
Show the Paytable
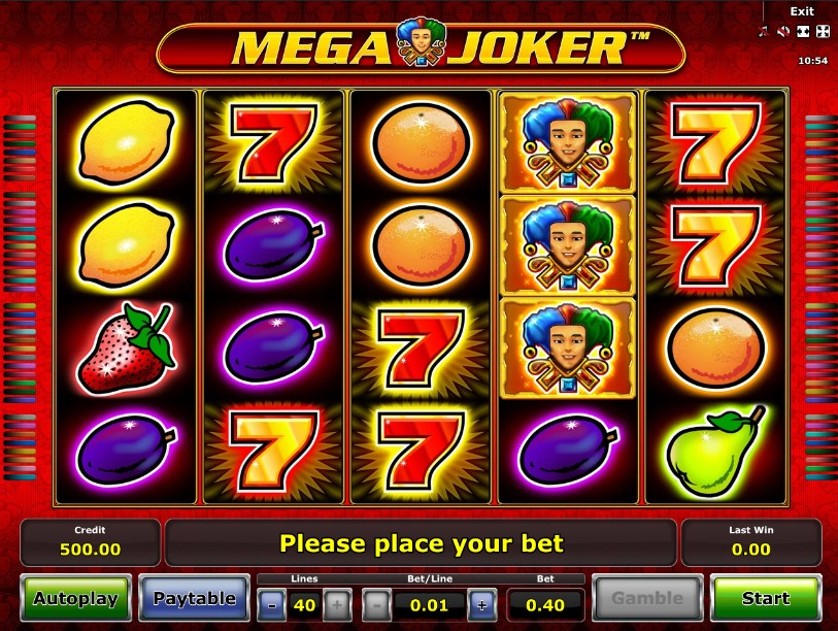click(194, 599)
